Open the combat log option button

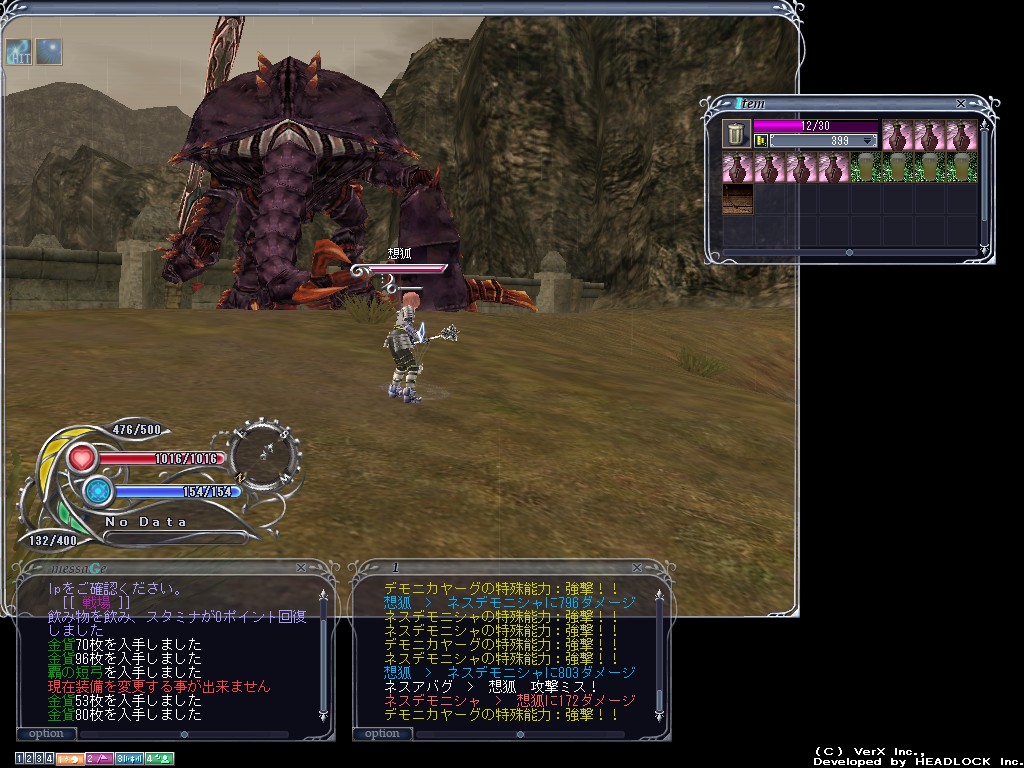click(382, 733)
